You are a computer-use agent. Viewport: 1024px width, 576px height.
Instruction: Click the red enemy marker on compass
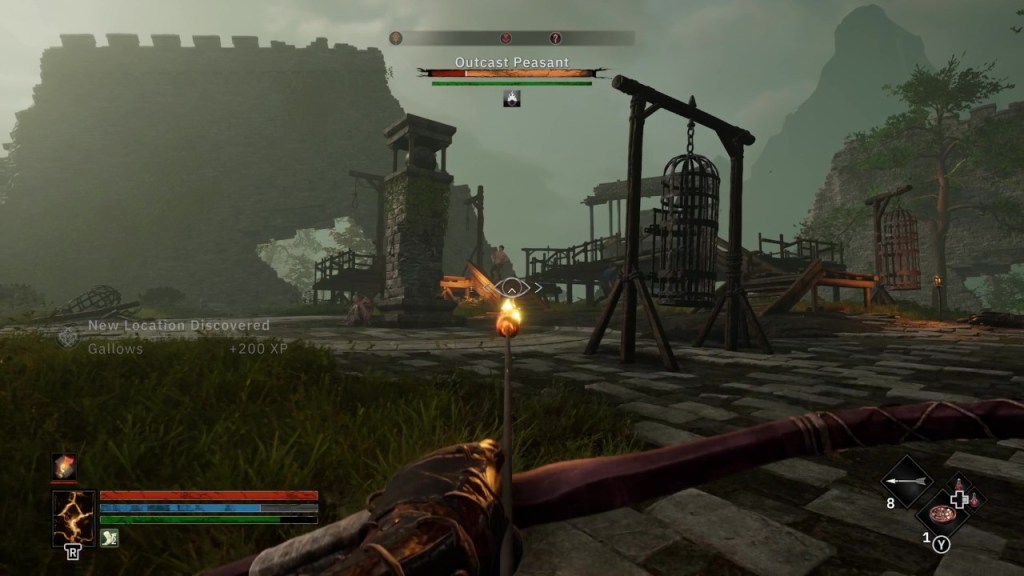click(x=507, y=38)
